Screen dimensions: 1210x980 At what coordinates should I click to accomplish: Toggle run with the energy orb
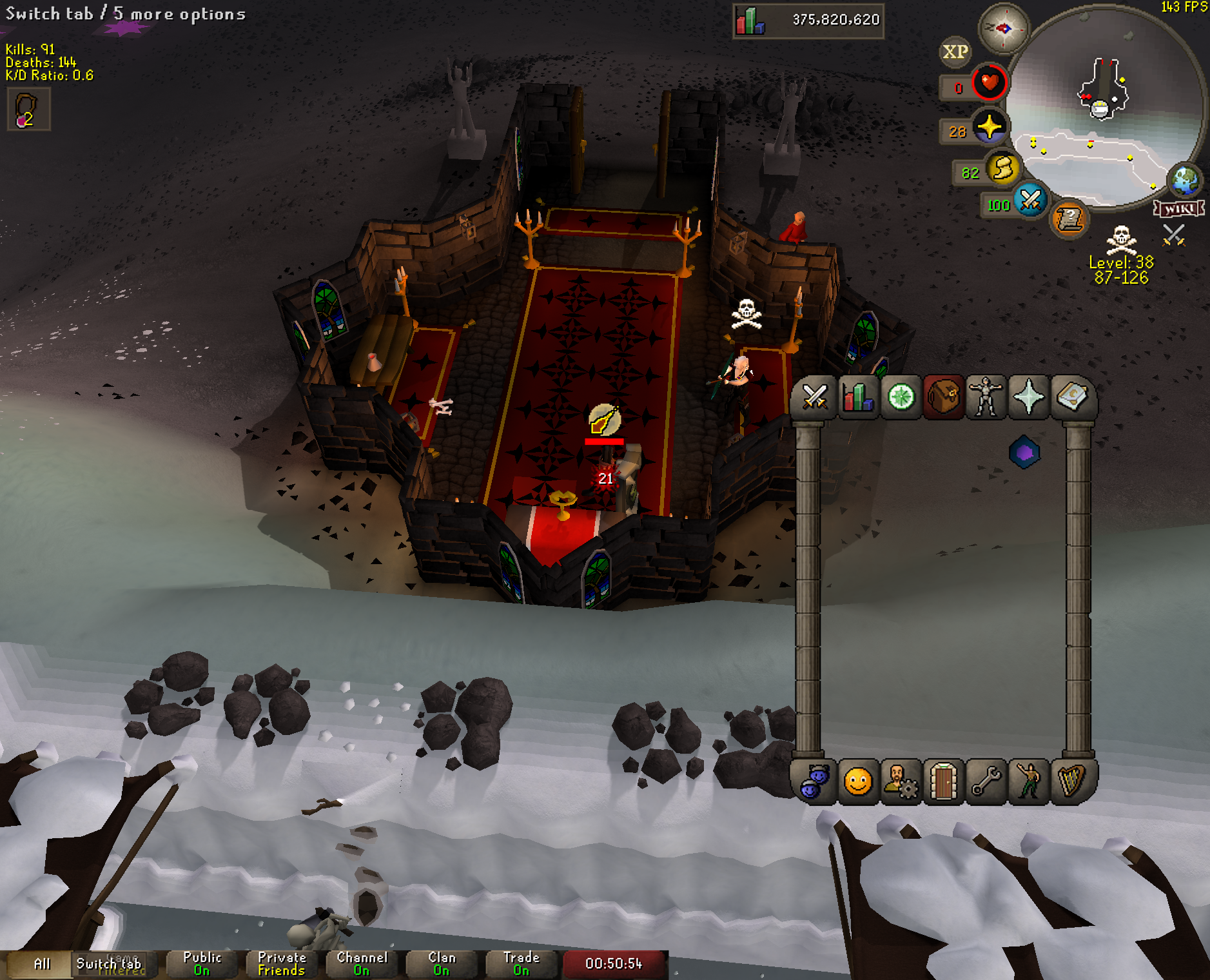point(1003,169)
